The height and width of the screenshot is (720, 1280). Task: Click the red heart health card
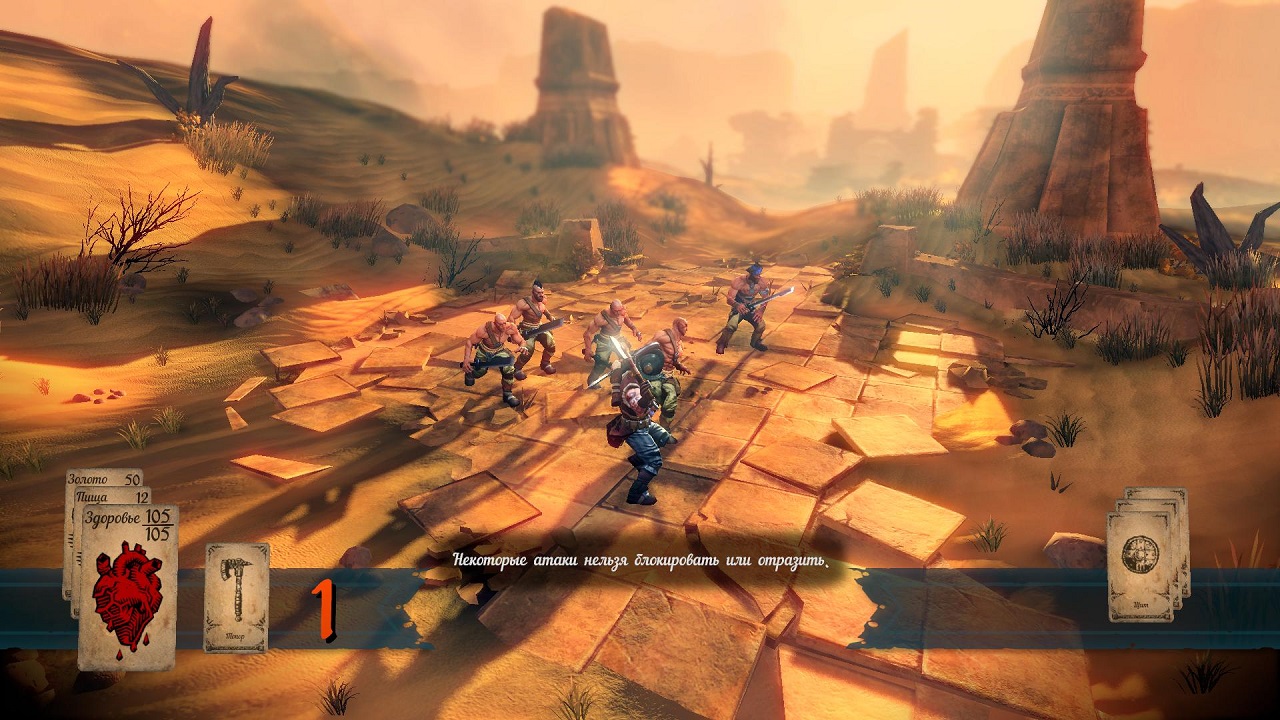point(128,588)
